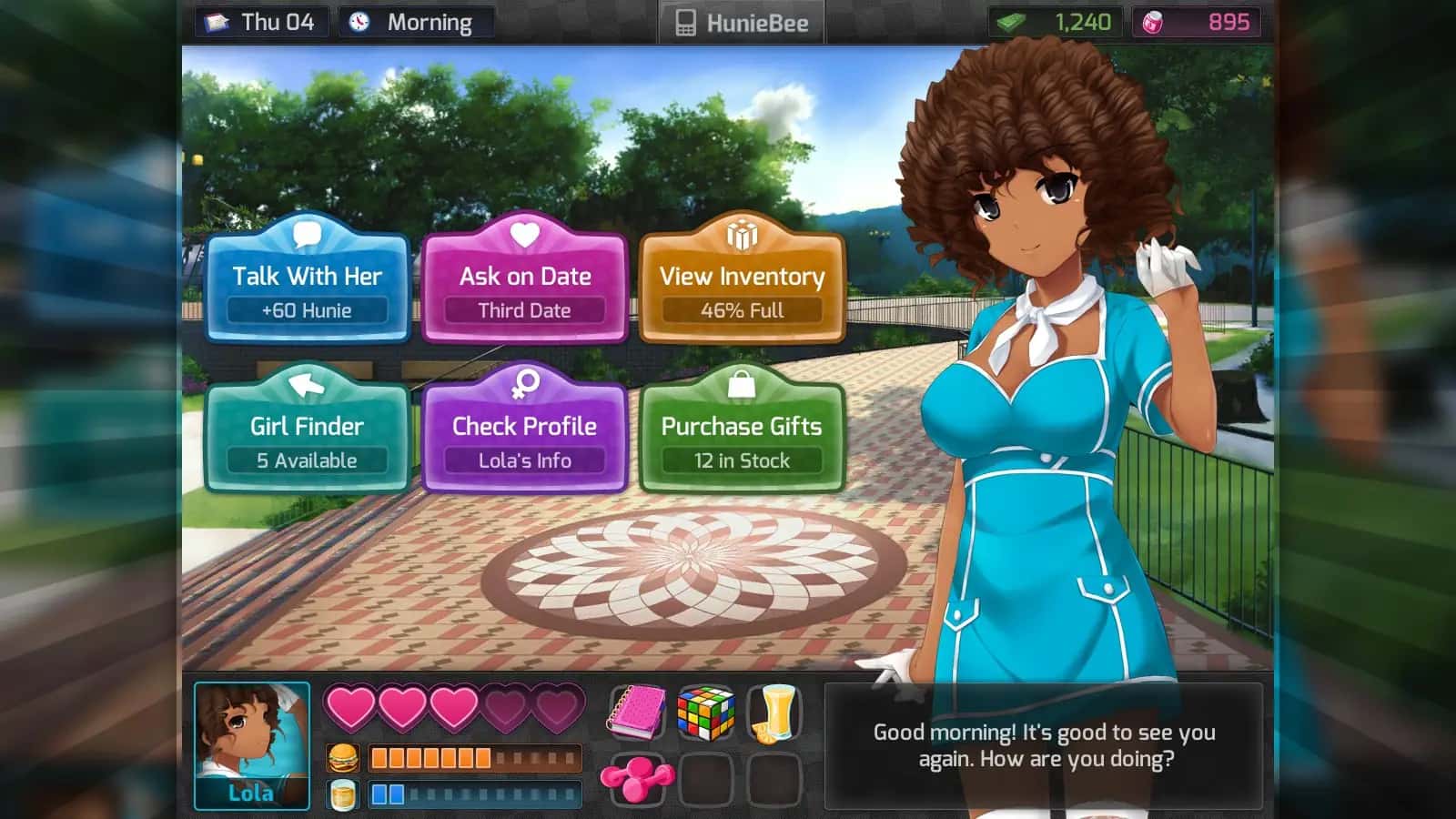Image resolution: width=1456 pixels, height=819 pixels.
Task: Click Lola's dialogue box saying Good morning
Action: click(x=1045, y=744)
